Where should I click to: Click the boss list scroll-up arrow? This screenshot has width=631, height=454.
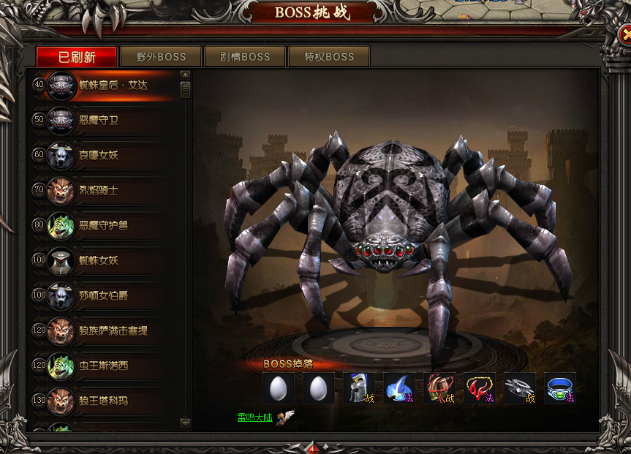pyautogui.click(x=185, y=75)
